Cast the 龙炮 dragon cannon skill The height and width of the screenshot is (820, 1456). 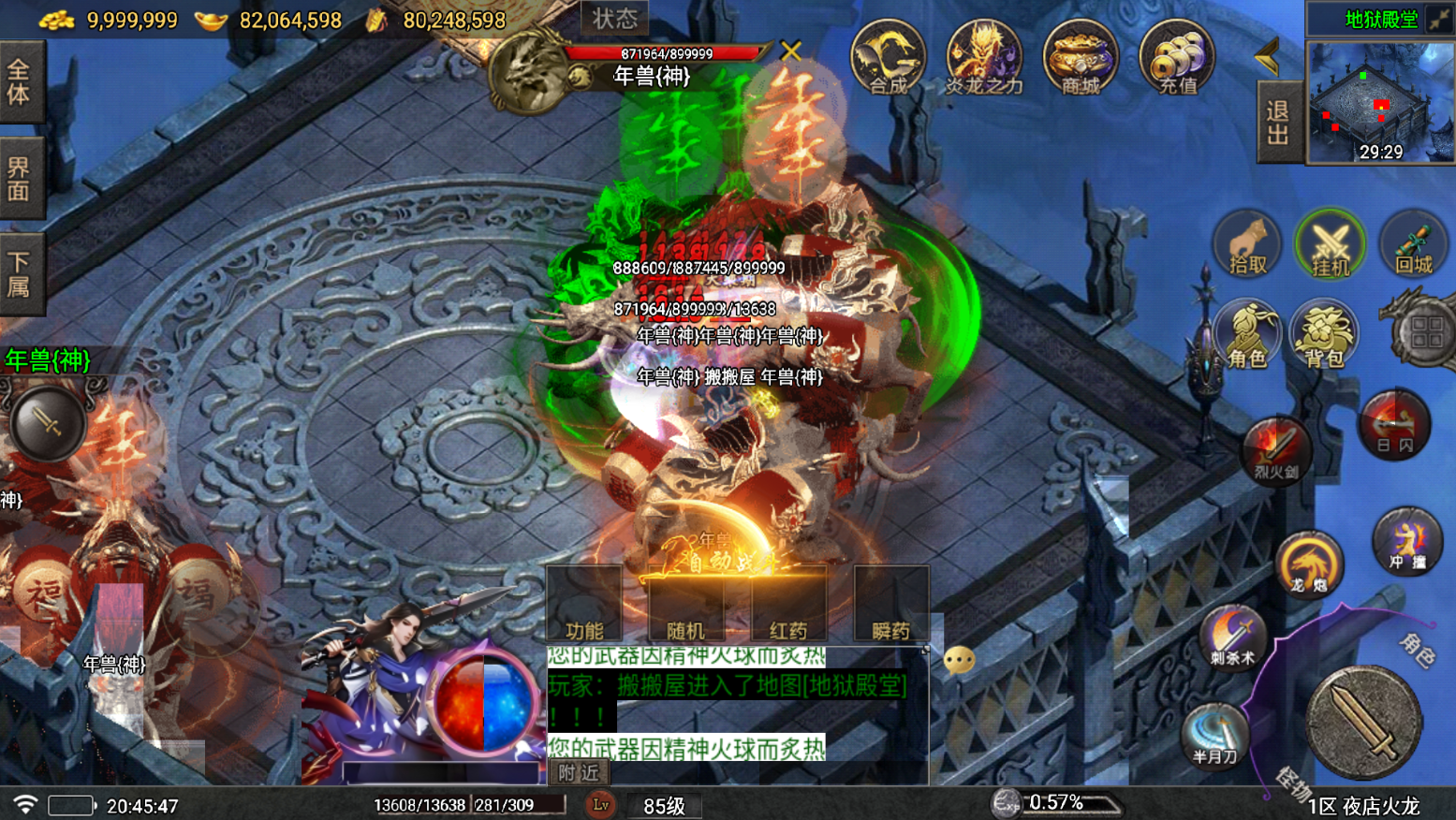point(1309,564)
